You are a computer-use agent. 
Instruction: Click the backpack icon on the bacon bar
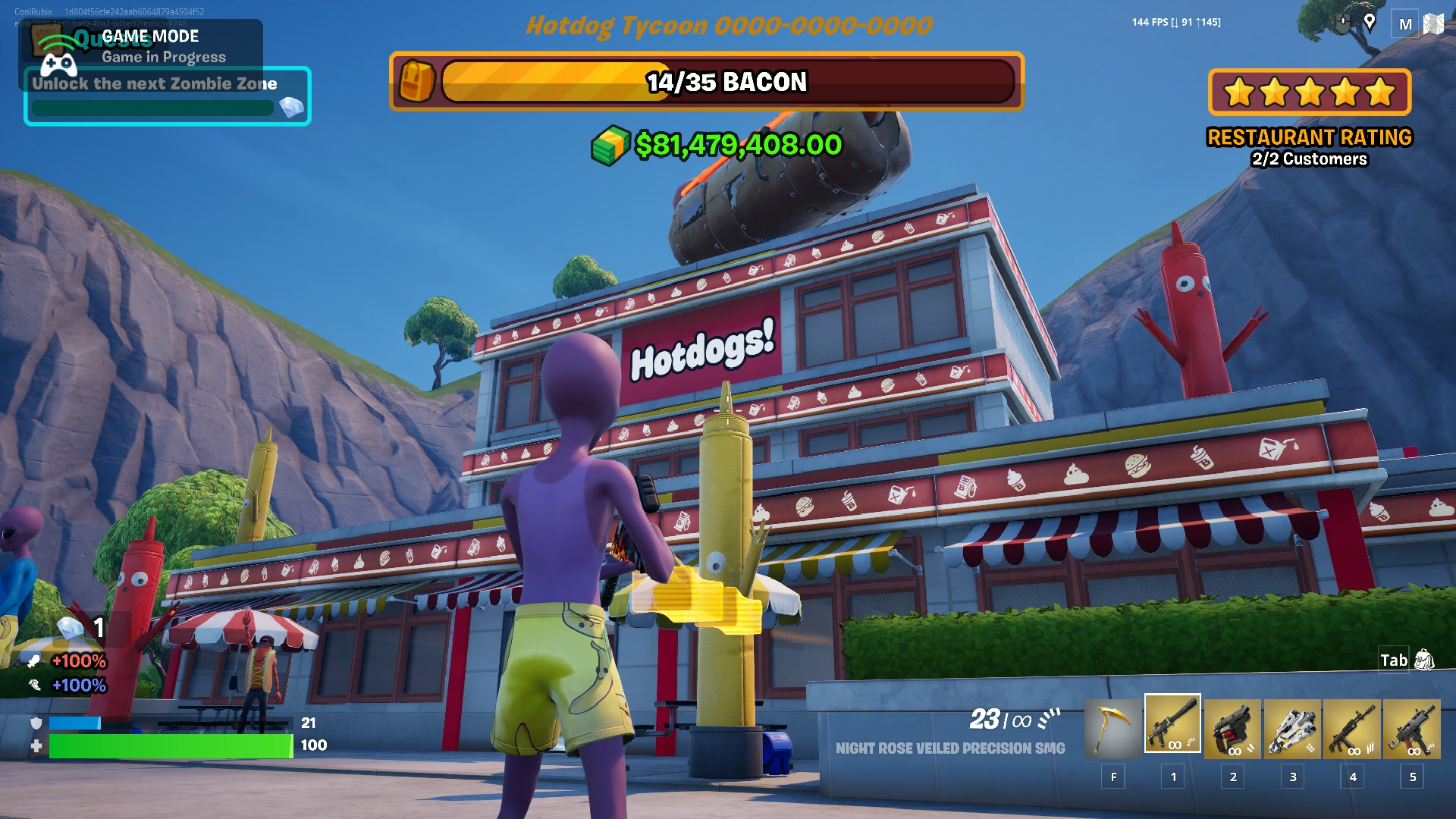[x=416, y=81]
